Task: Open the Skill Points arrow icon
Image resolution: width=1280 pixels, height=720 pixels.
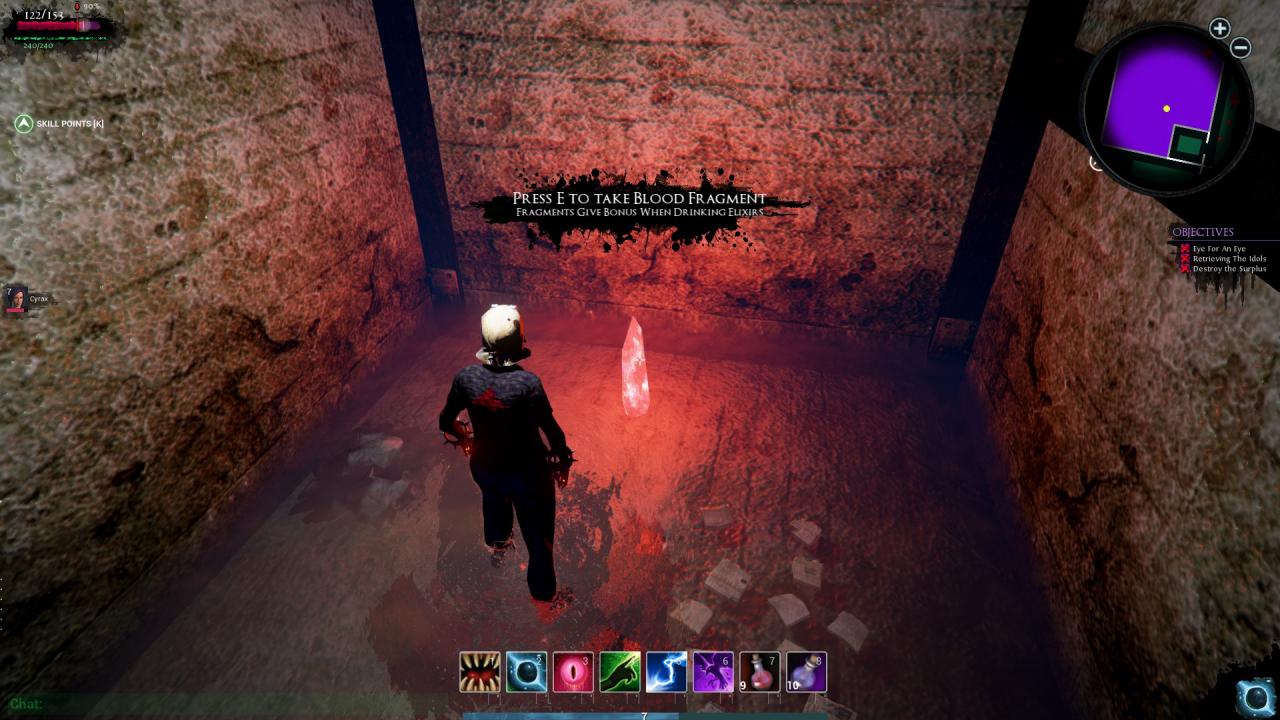Action: point(24,123)
